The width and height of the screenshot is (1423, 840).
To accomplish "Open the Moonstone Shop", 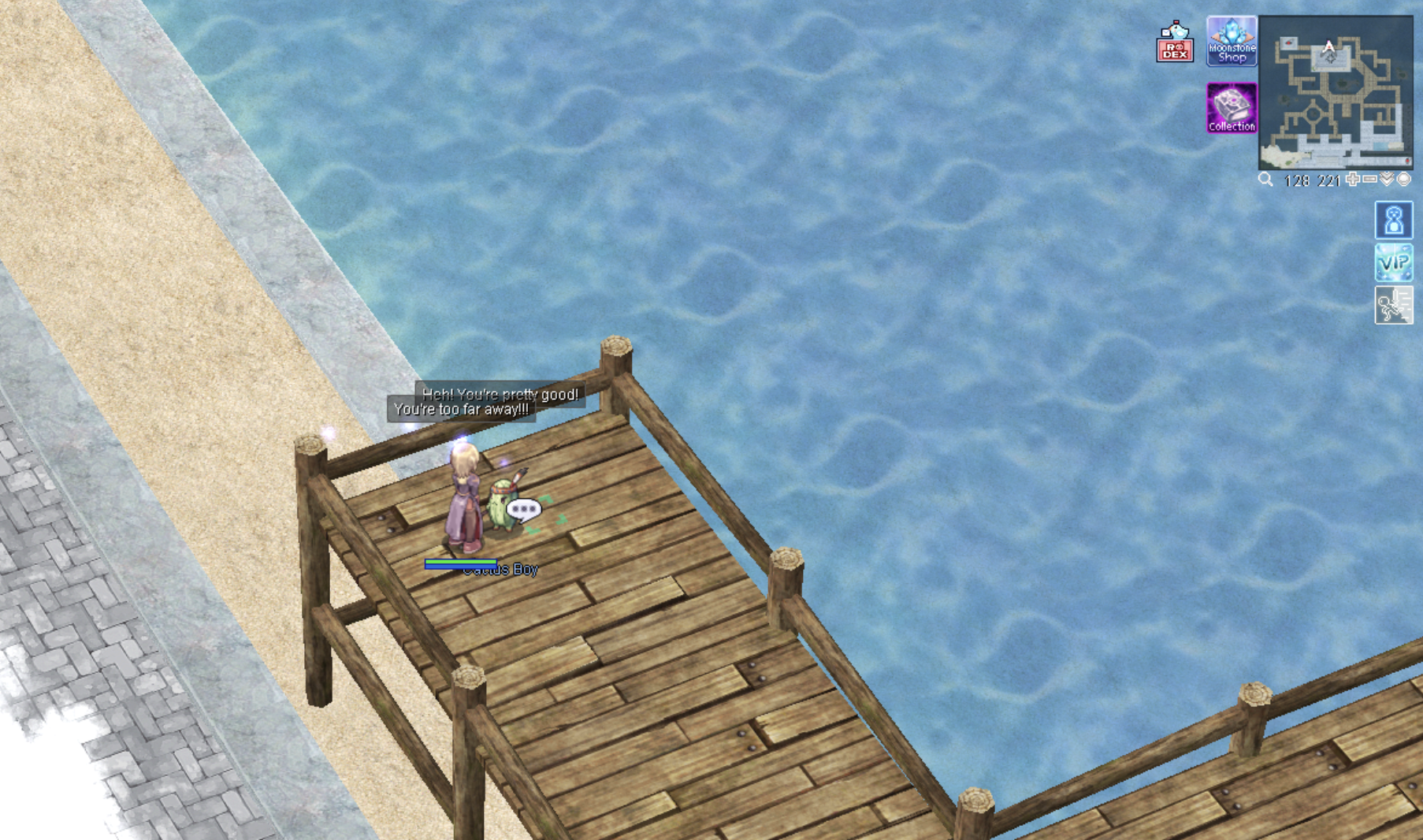I will pos(1232,41).
